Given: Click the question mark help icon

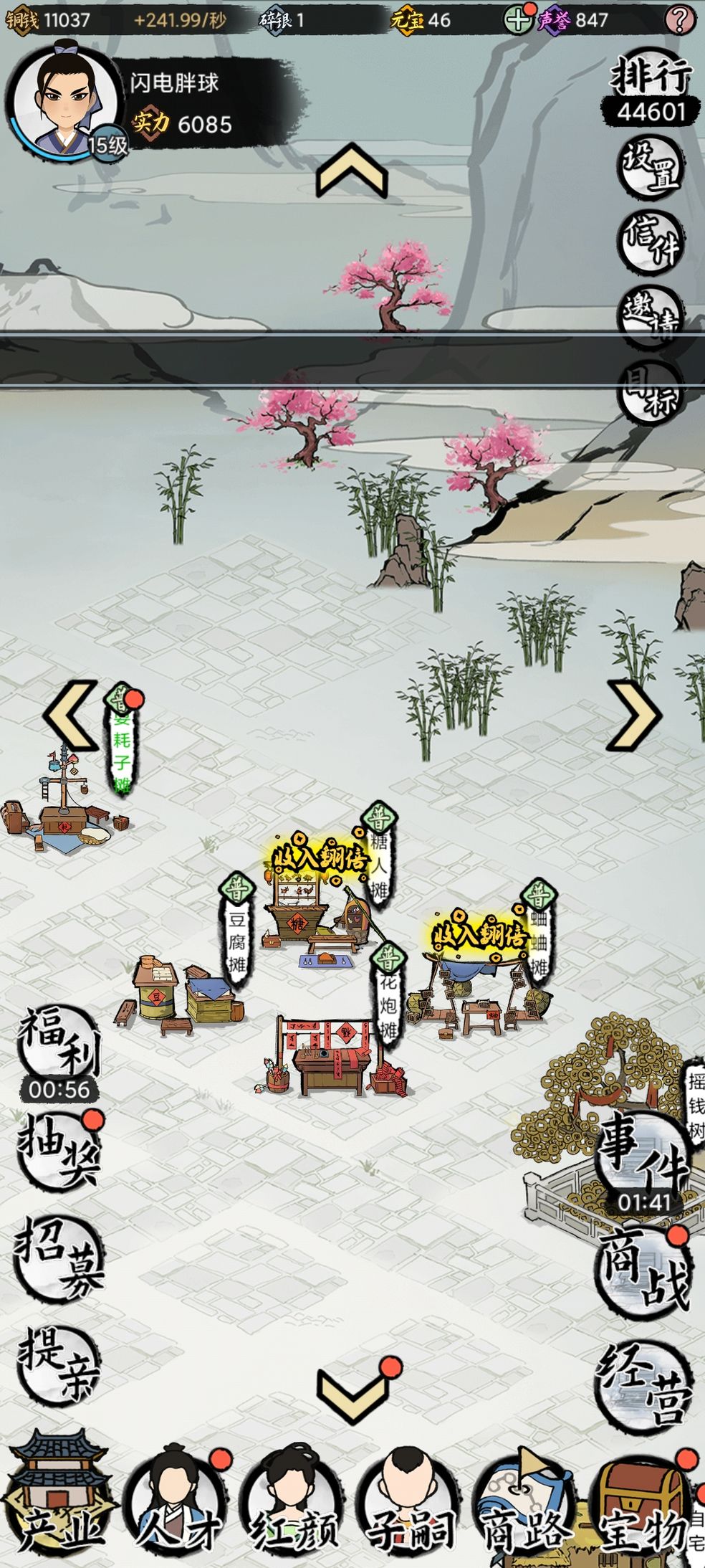Looking at the screenshot, I should tap(678, 19).
